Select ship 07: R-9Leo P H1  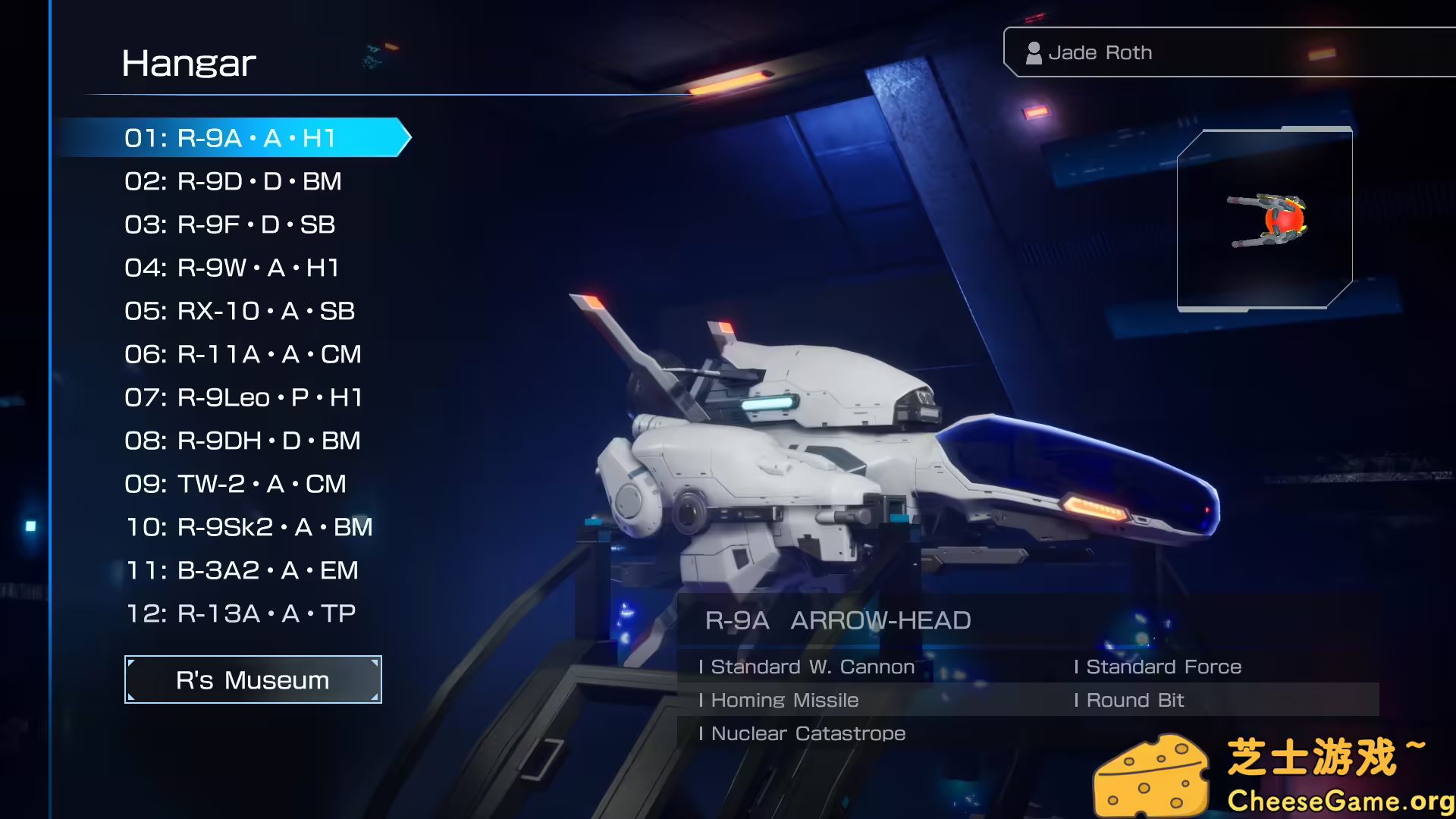click(x=243, y=397)
